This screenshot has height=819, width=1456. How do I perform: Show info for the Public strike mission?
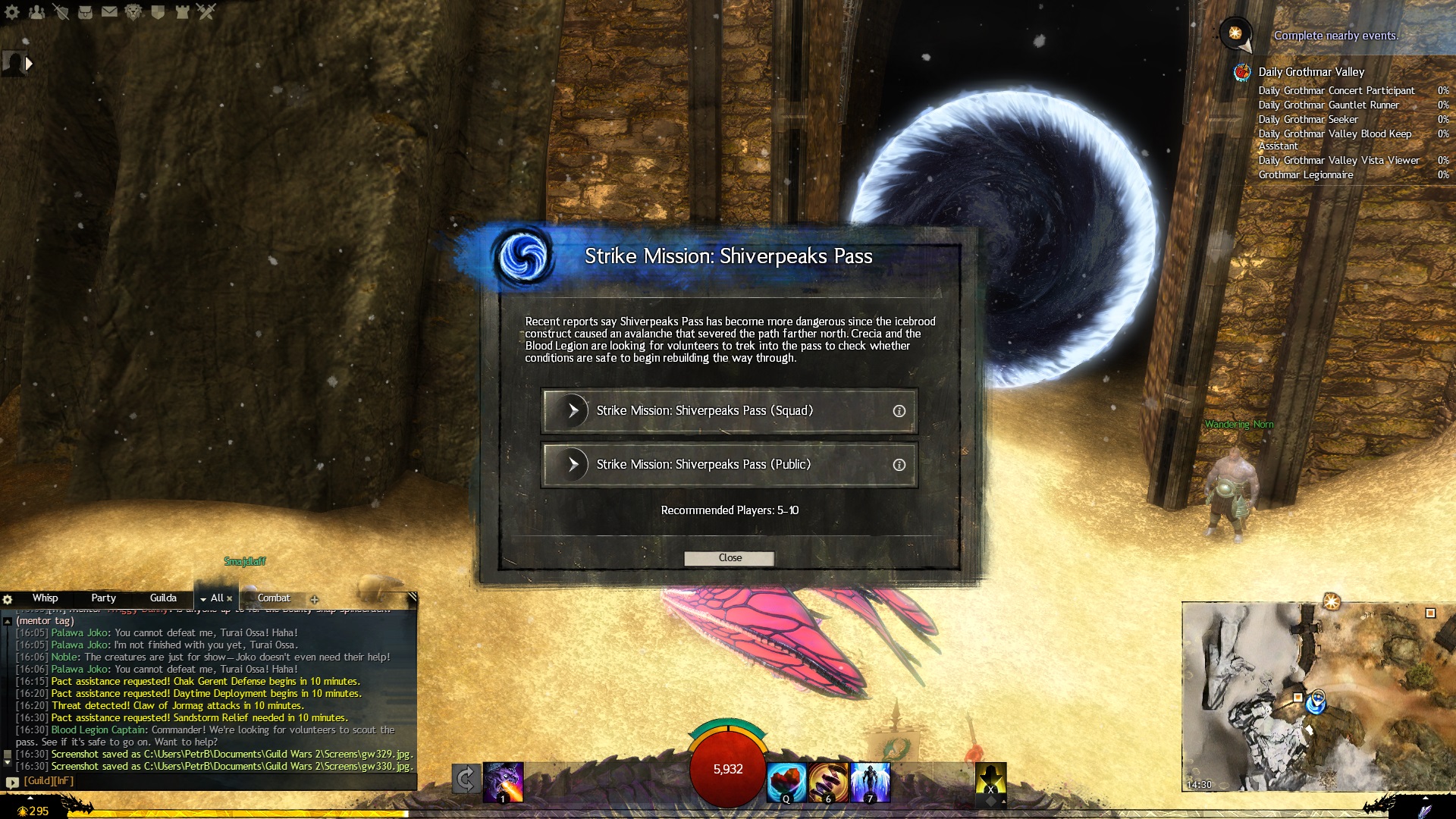tap(899, 465)
